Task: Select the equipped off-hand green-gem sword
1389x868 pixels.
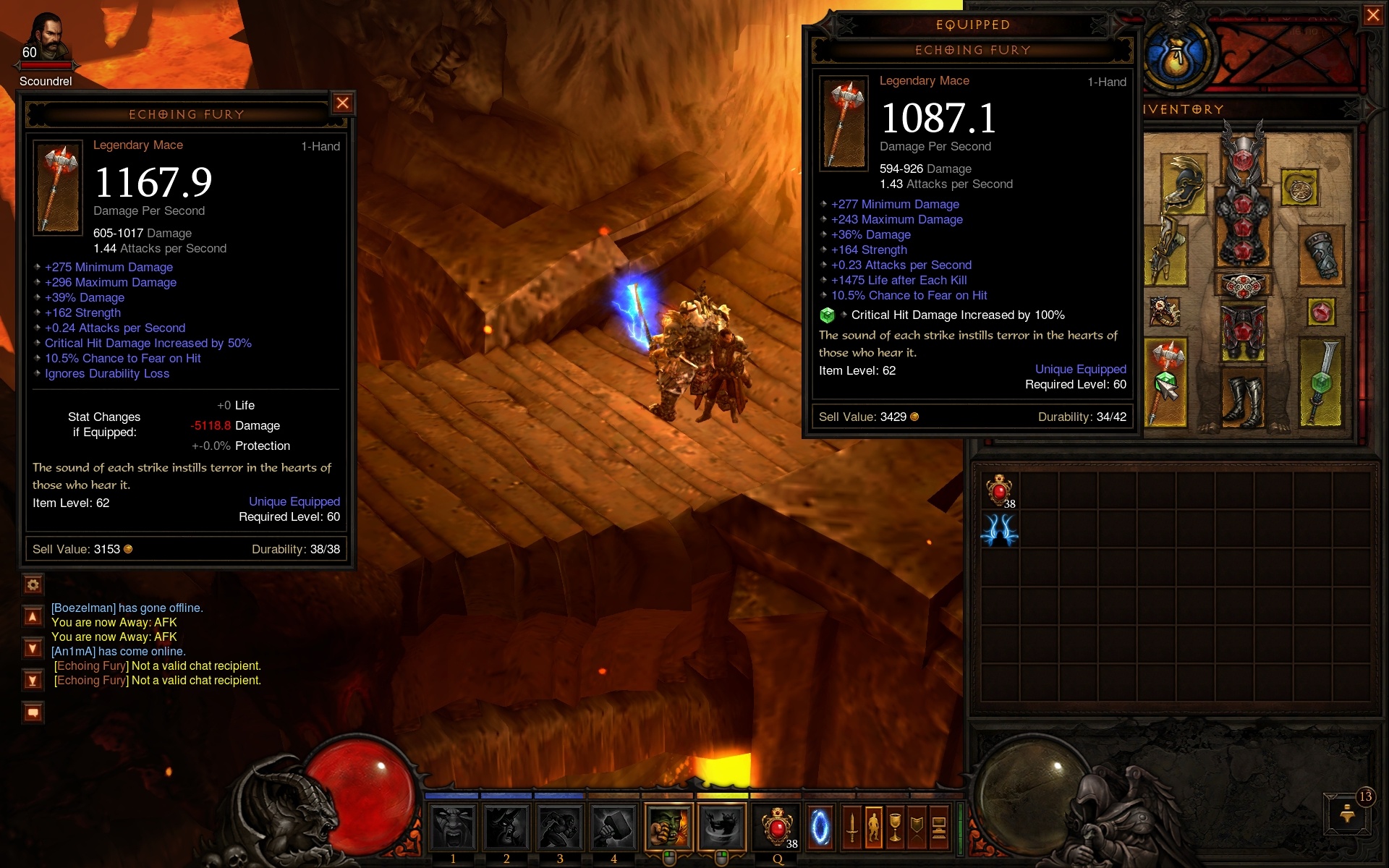Action: (1321, 382)
